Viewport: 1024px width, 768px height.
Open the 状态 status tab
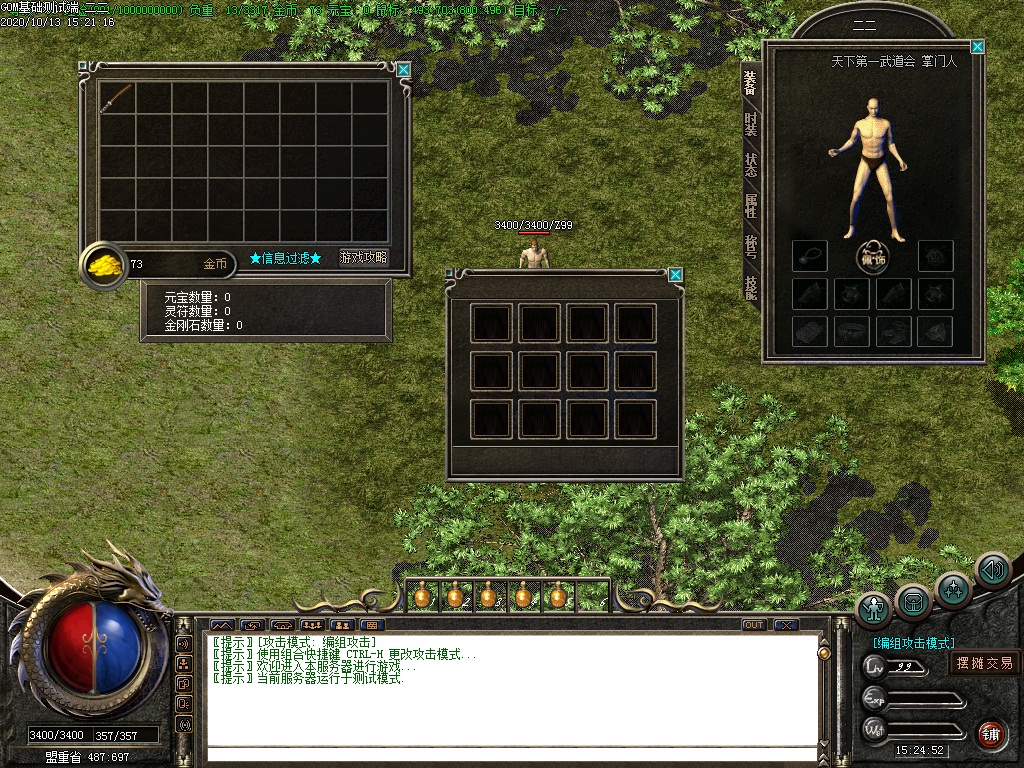pyautogui.click(x=750, y=165)
